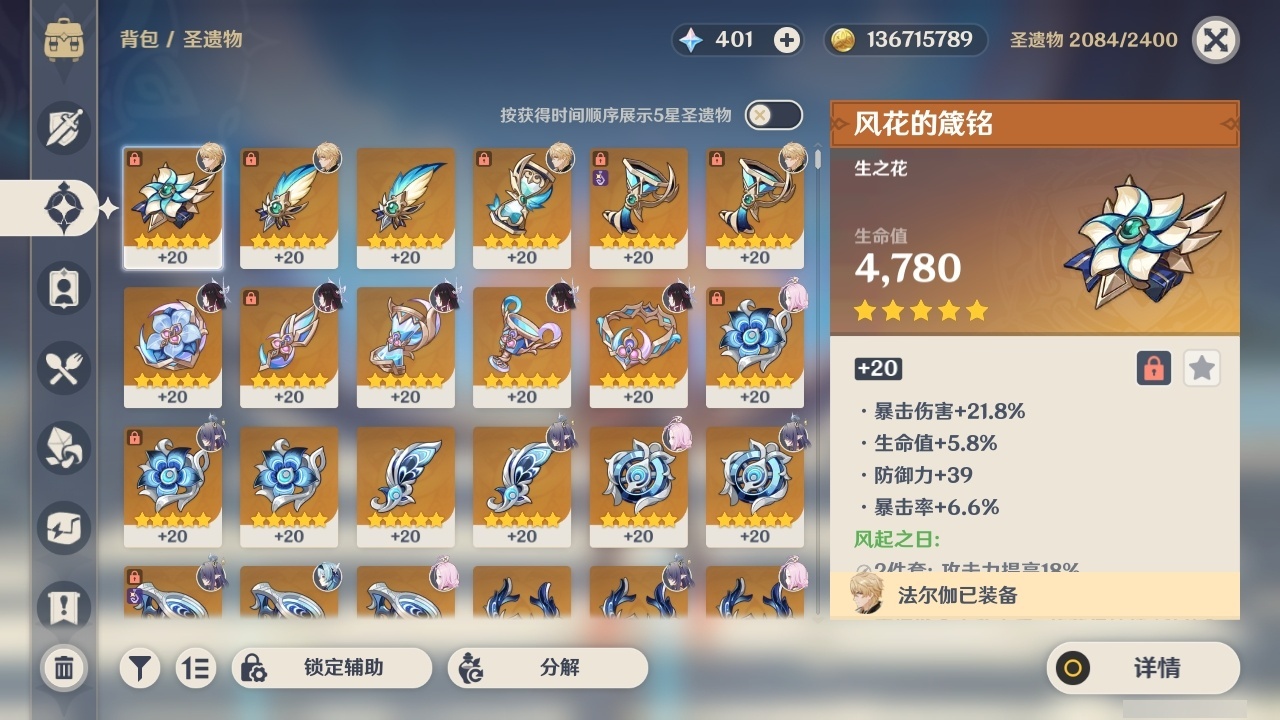Click the primogem plus purchase control

[x=786, y=39]
